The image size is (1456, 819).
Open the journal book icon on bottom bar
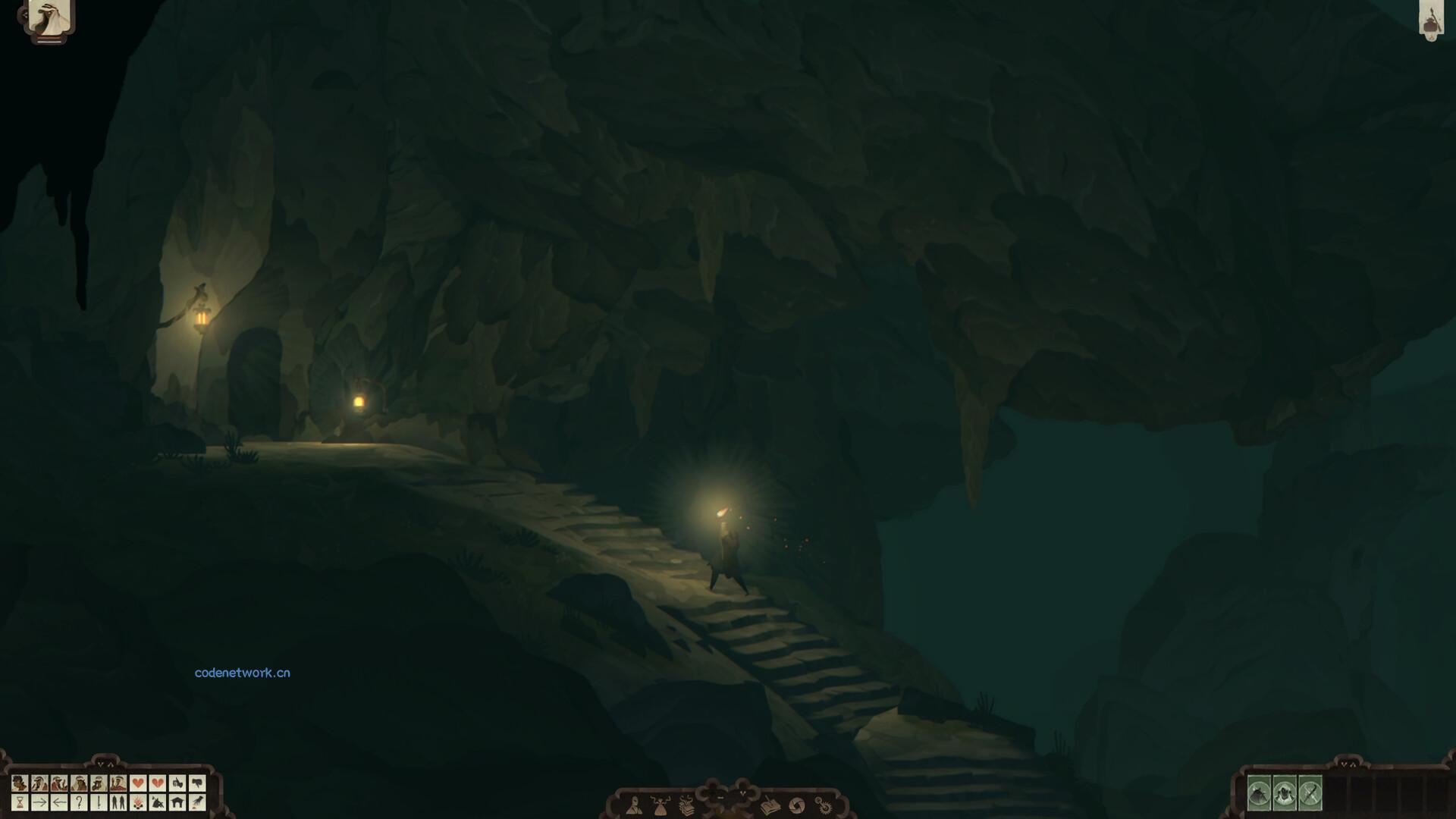click(x=770, y=805)
